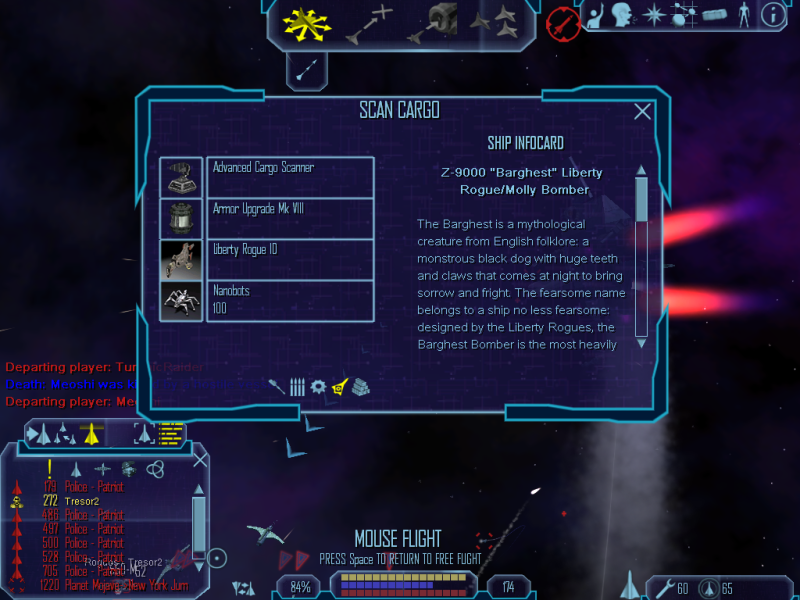Close the contact list panel
Screen dimensions: 800x600
click(200, 460)
